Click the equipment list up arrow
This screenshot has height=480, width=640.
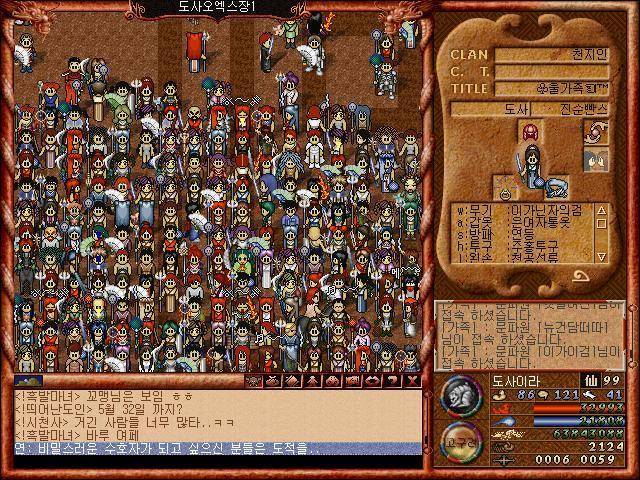[601, 209]
